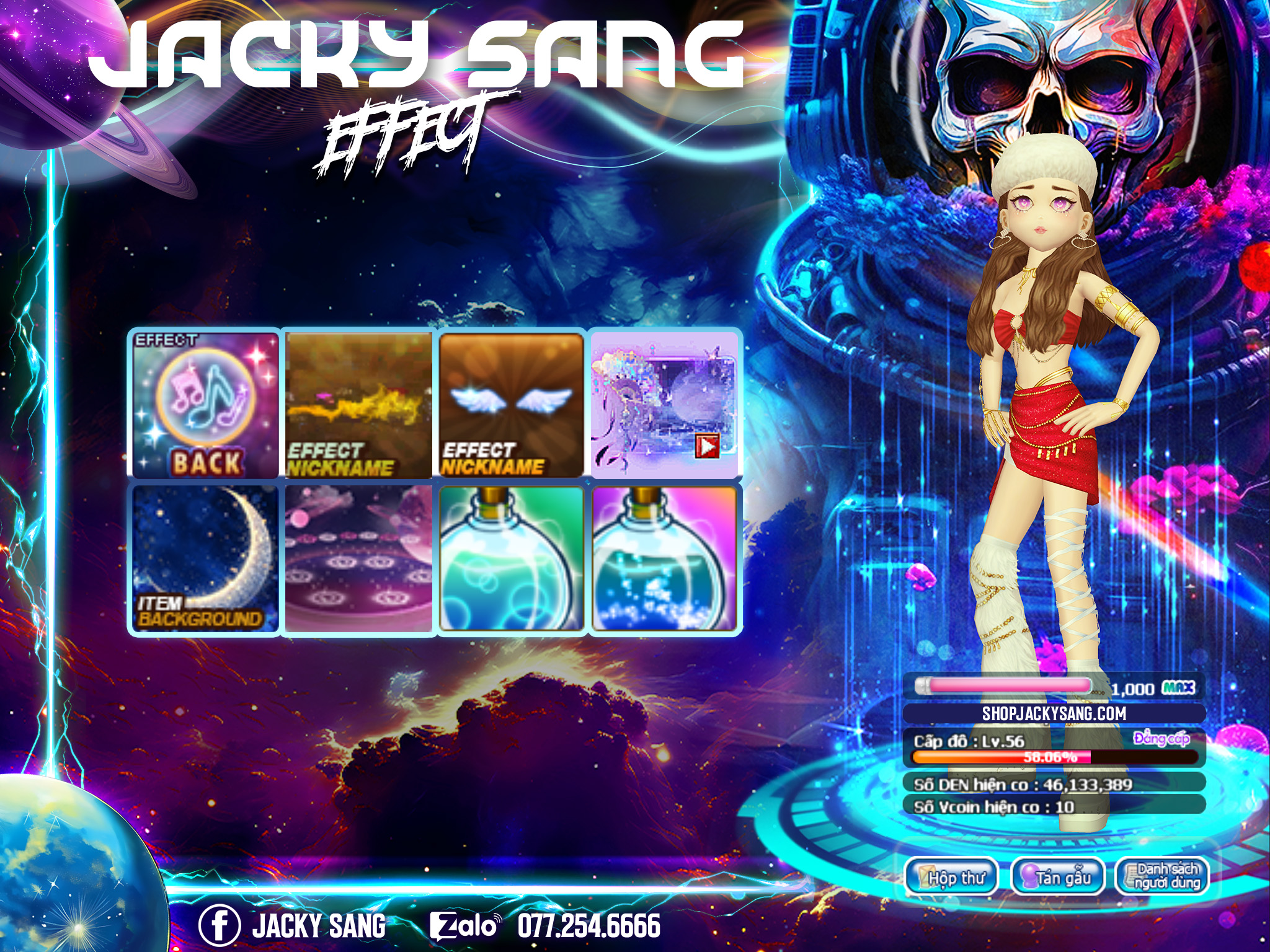Select the green potion bottle item
The height and width of the screenshot is (952, 1270).
pyautogui.click(x=512, y=558)
